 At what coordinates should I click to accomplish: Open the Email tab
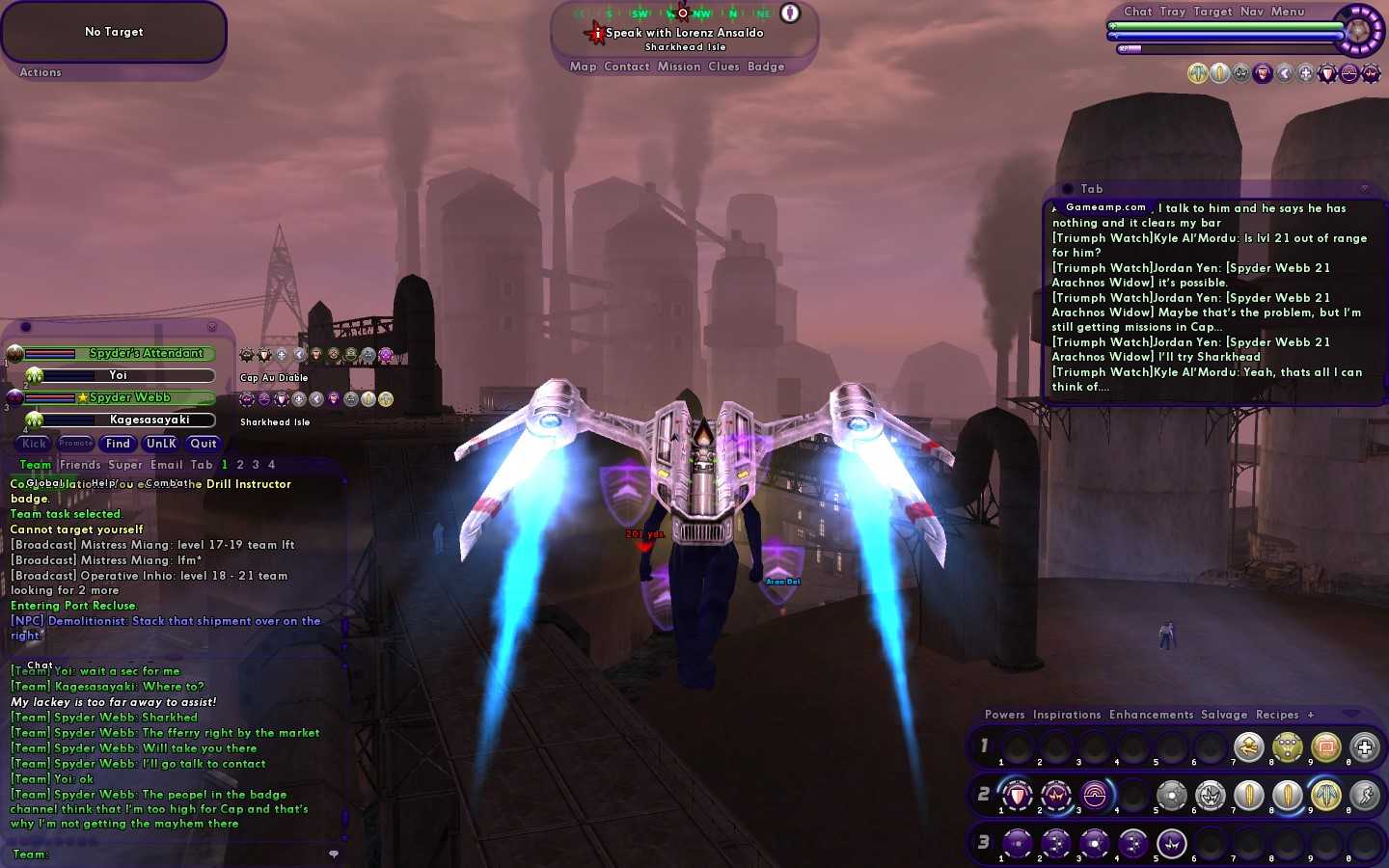coord(166,465)
